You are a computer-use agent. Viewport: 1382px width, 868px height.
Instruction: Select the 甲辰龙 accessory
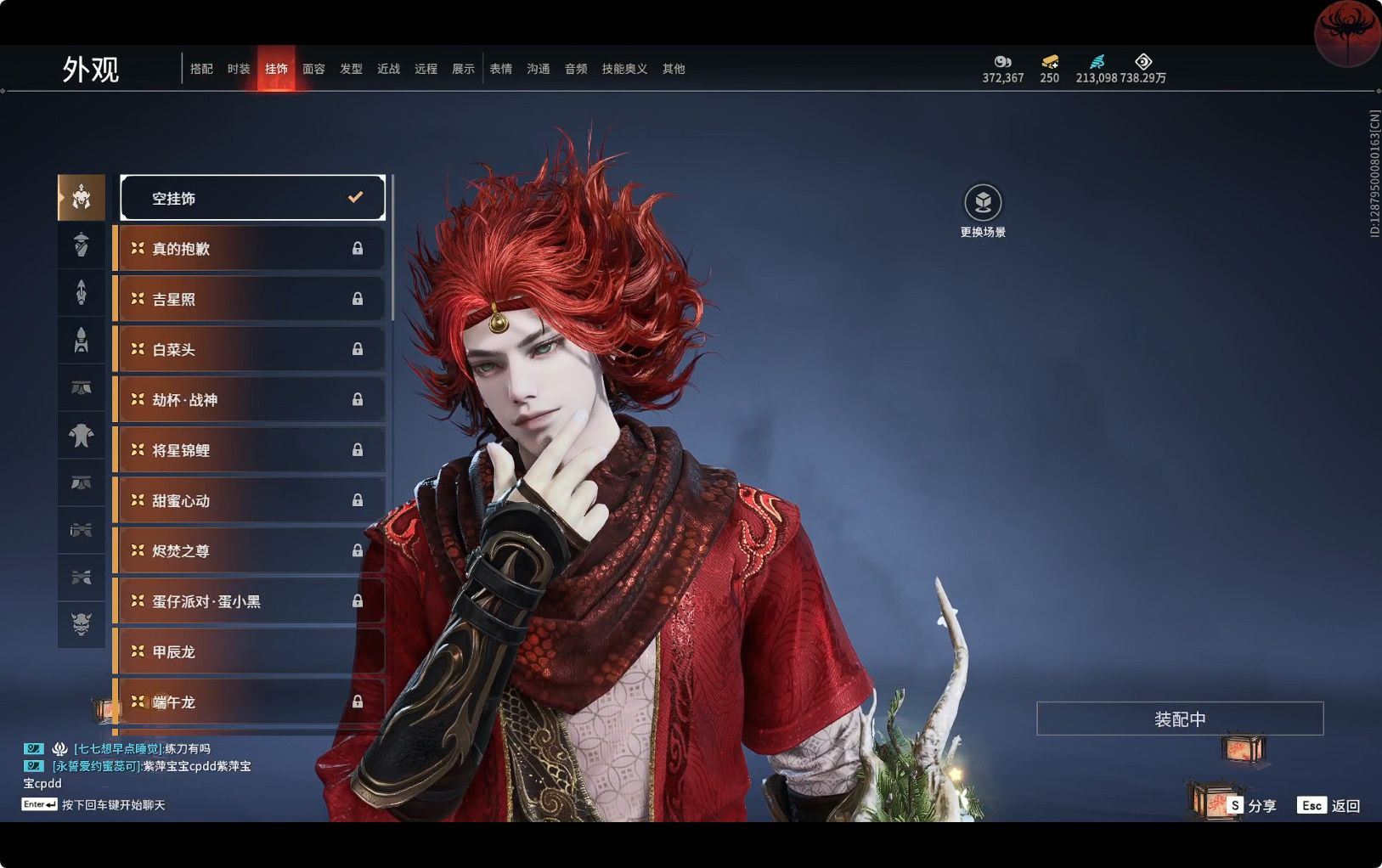(x=249, y=651)
